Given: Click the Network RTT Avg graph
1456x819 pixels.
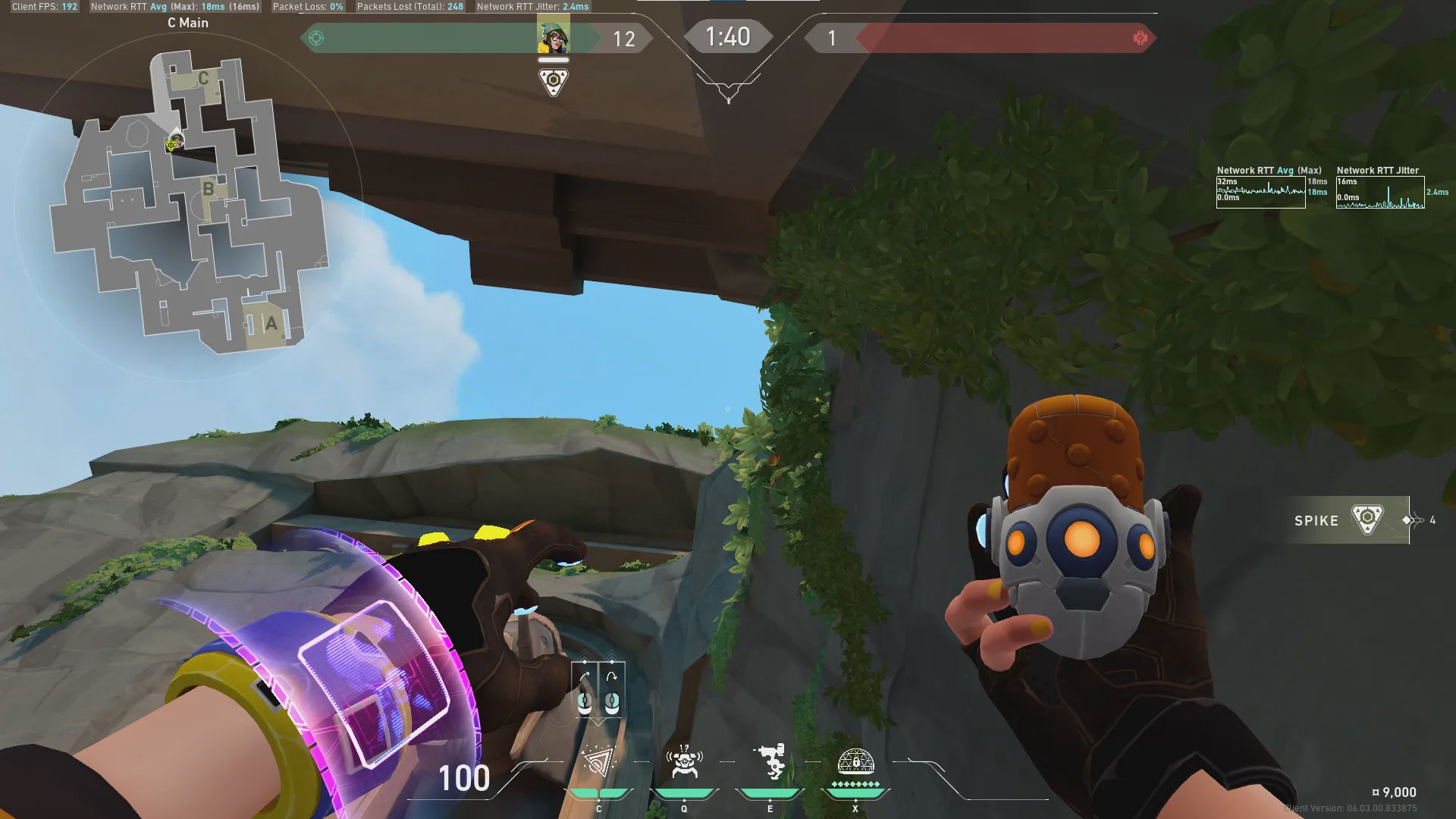Looking at the screenshot, I should tap(1260, 193).
